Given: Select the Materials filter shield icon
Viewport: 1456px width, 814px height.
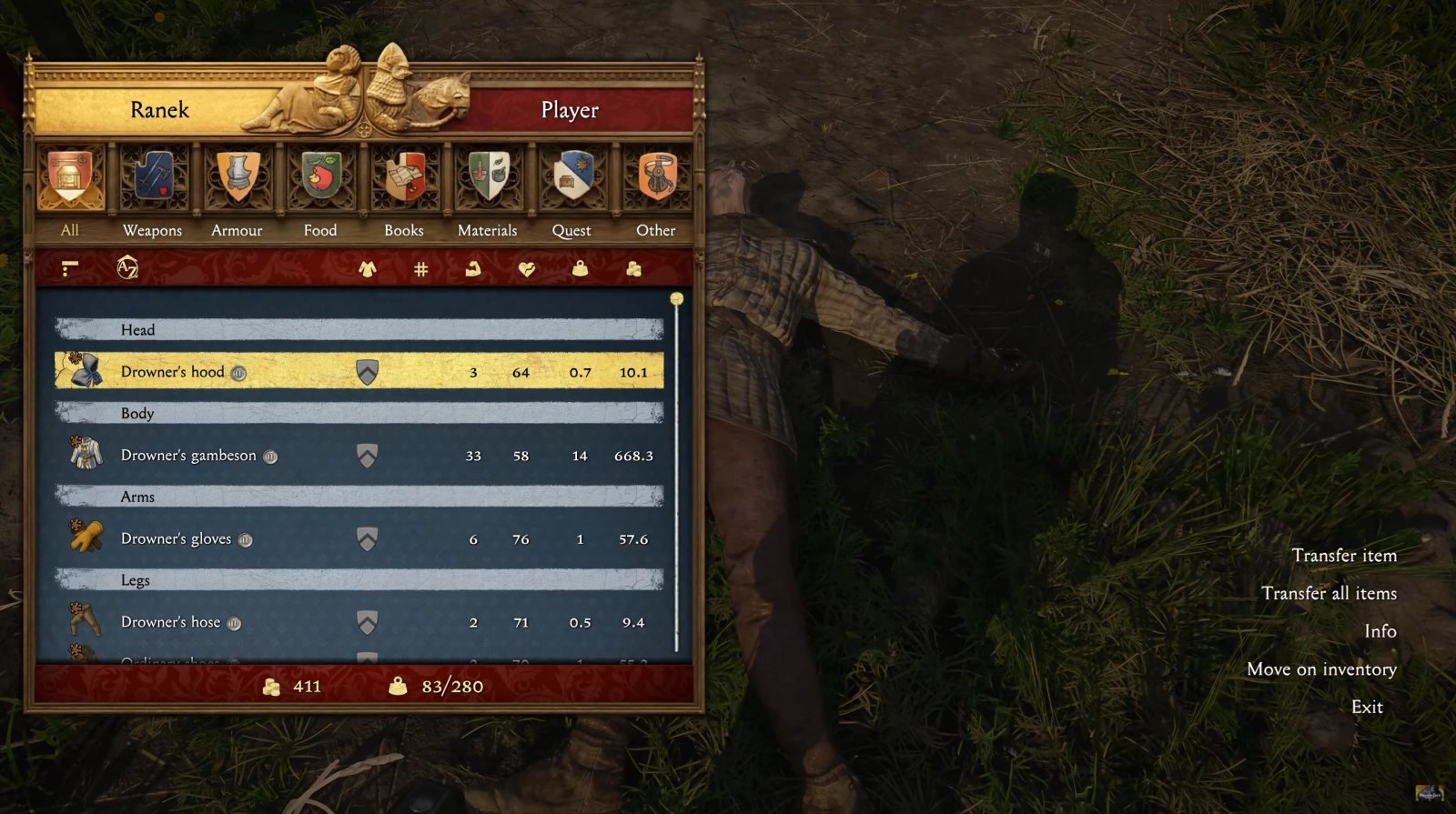Looking at the screenshot, I should click(487, 178).
